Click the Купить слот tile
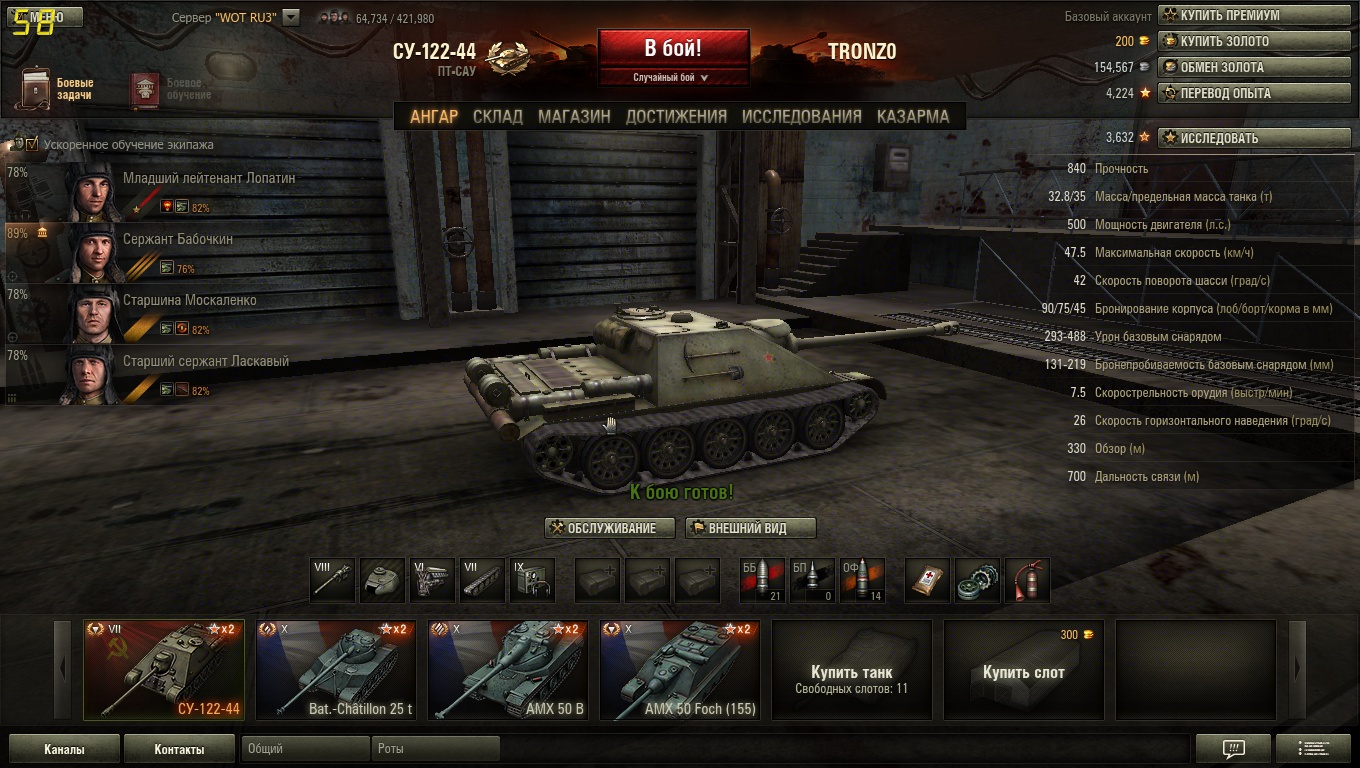Screen dimensions: 1360x768 click(1023, 670)
